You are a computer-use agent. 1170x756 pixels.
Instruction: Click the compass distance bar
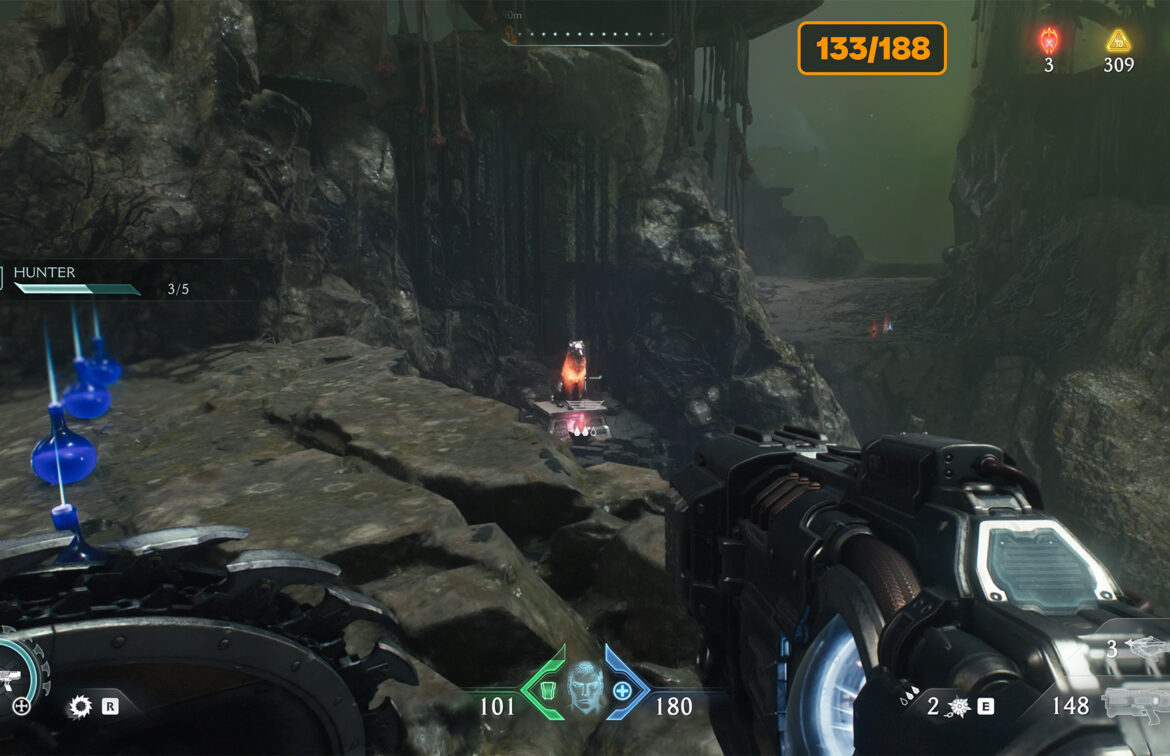(x=586, y=35)
